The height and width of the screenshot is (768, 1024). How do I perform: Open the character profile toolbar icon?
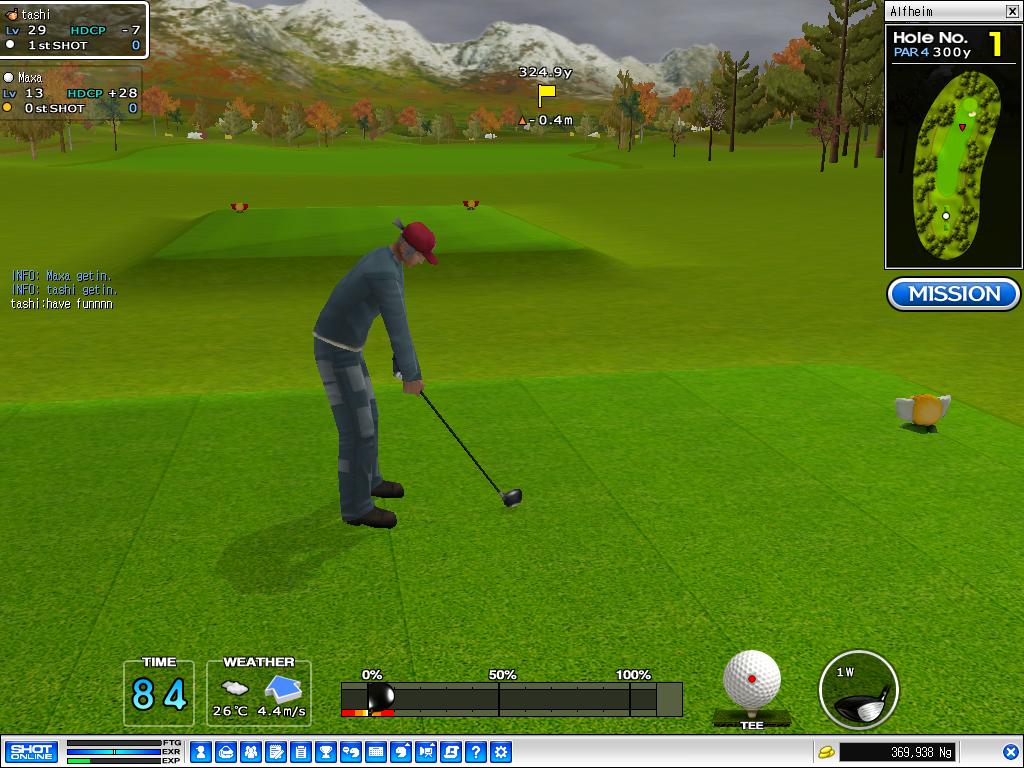(x=201, y=752)
